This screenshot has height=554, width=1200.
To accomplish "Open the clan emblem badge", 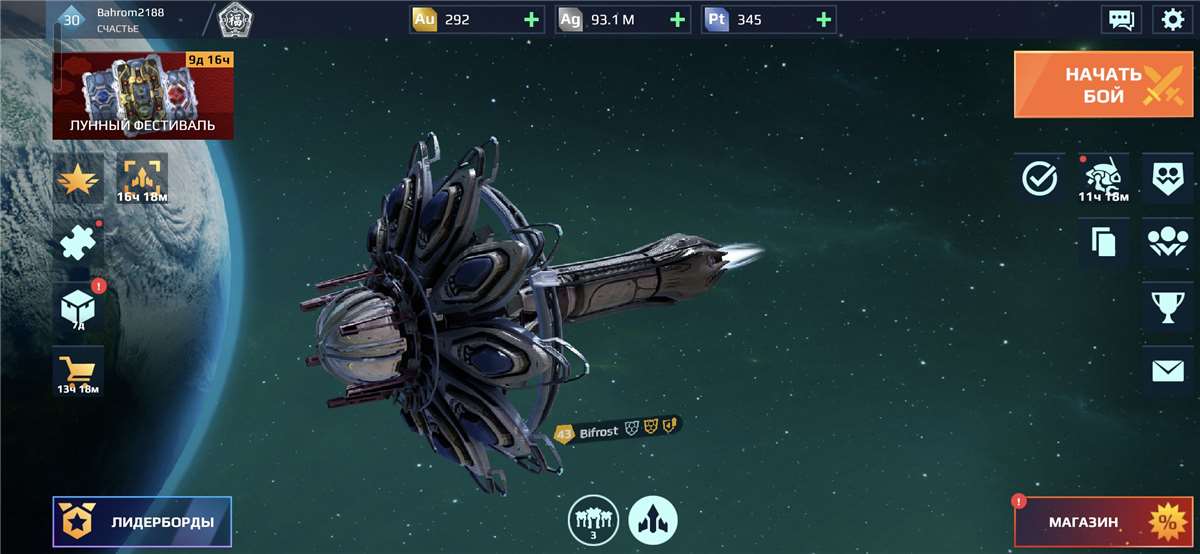I will (x=234, y=19).
